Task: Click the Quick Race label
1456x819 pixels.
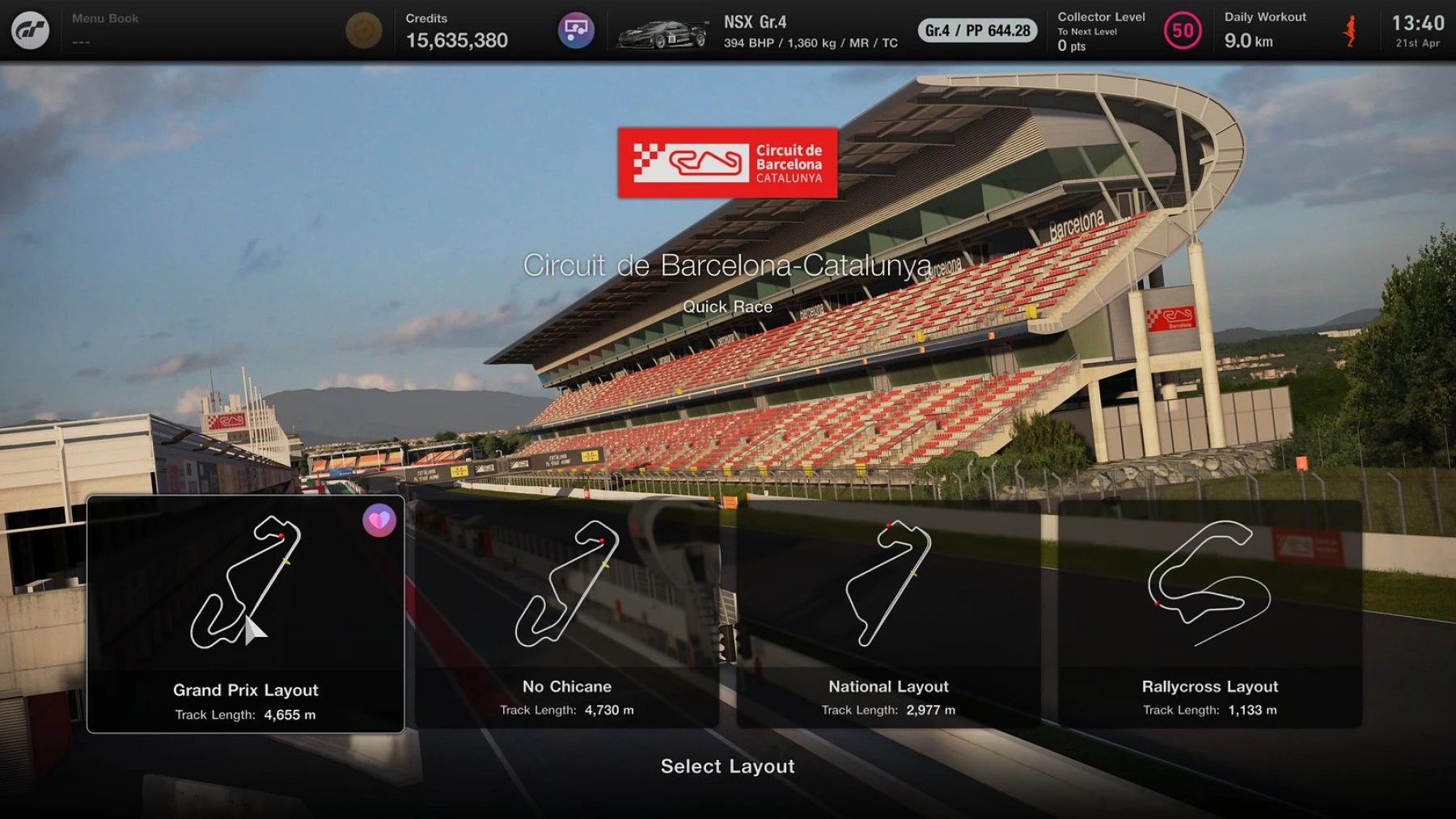Action: tap(728, 306)
